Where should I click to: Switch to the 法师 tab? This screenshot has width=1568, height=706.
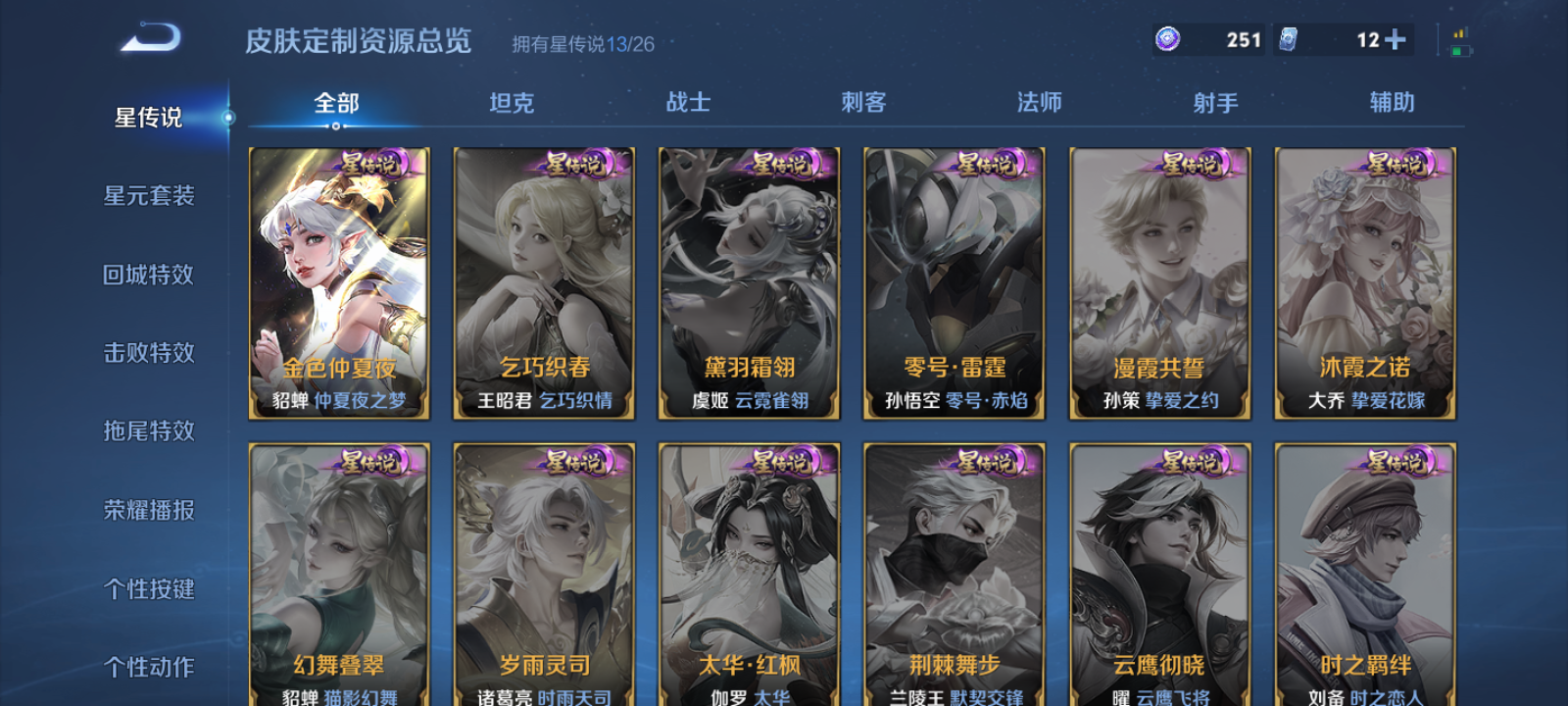point(1037,102)
